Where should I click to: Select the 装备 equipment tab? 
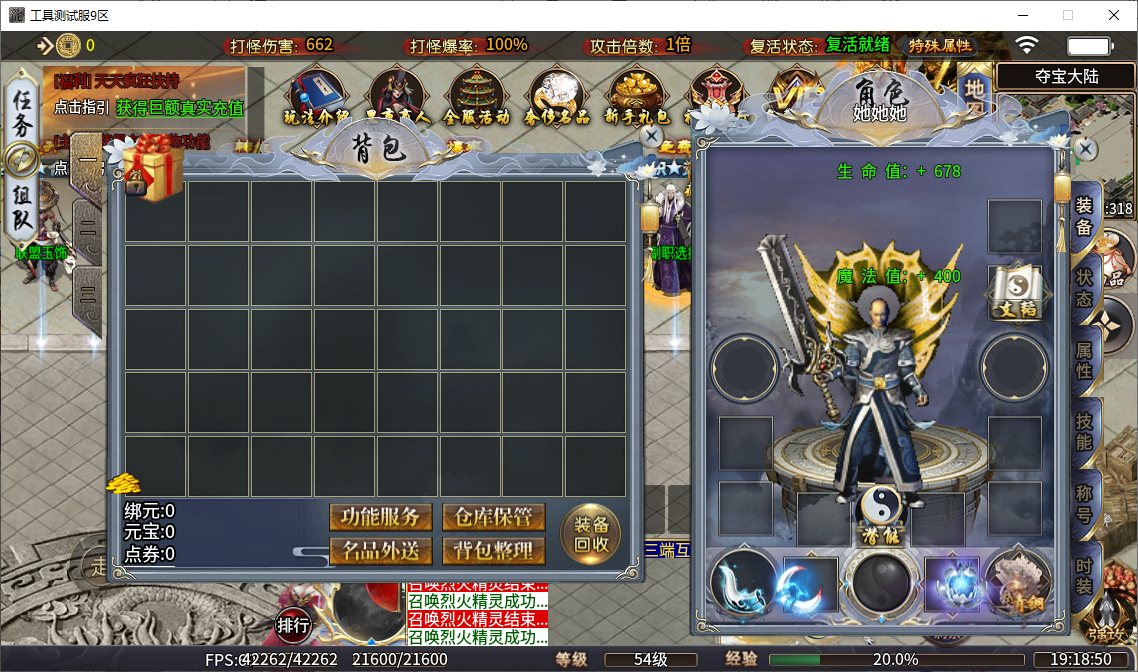pyautogui.click(x=1084, y=214)
